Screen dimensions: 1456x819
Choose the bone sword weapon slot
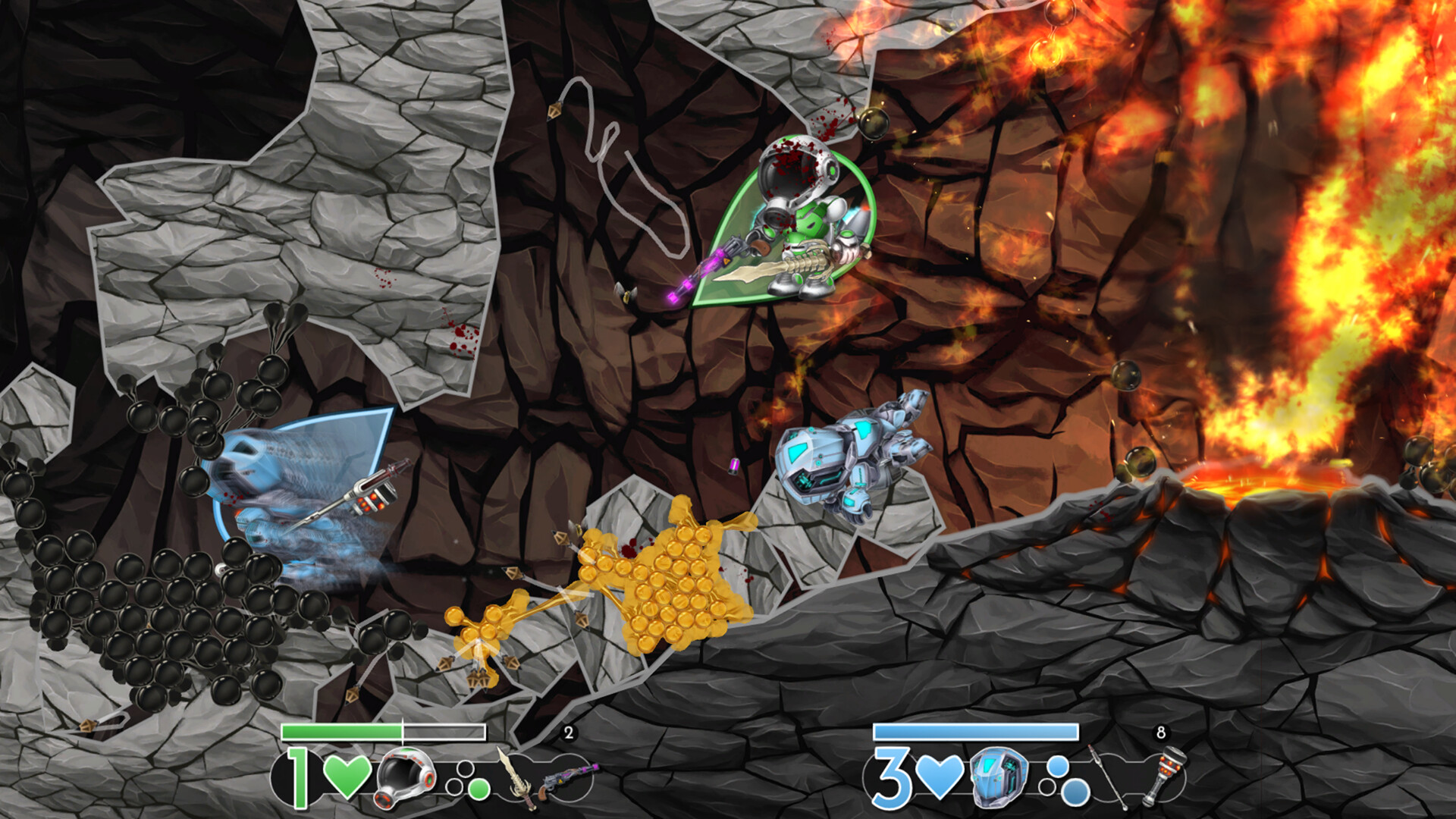[x=516, y=778]
